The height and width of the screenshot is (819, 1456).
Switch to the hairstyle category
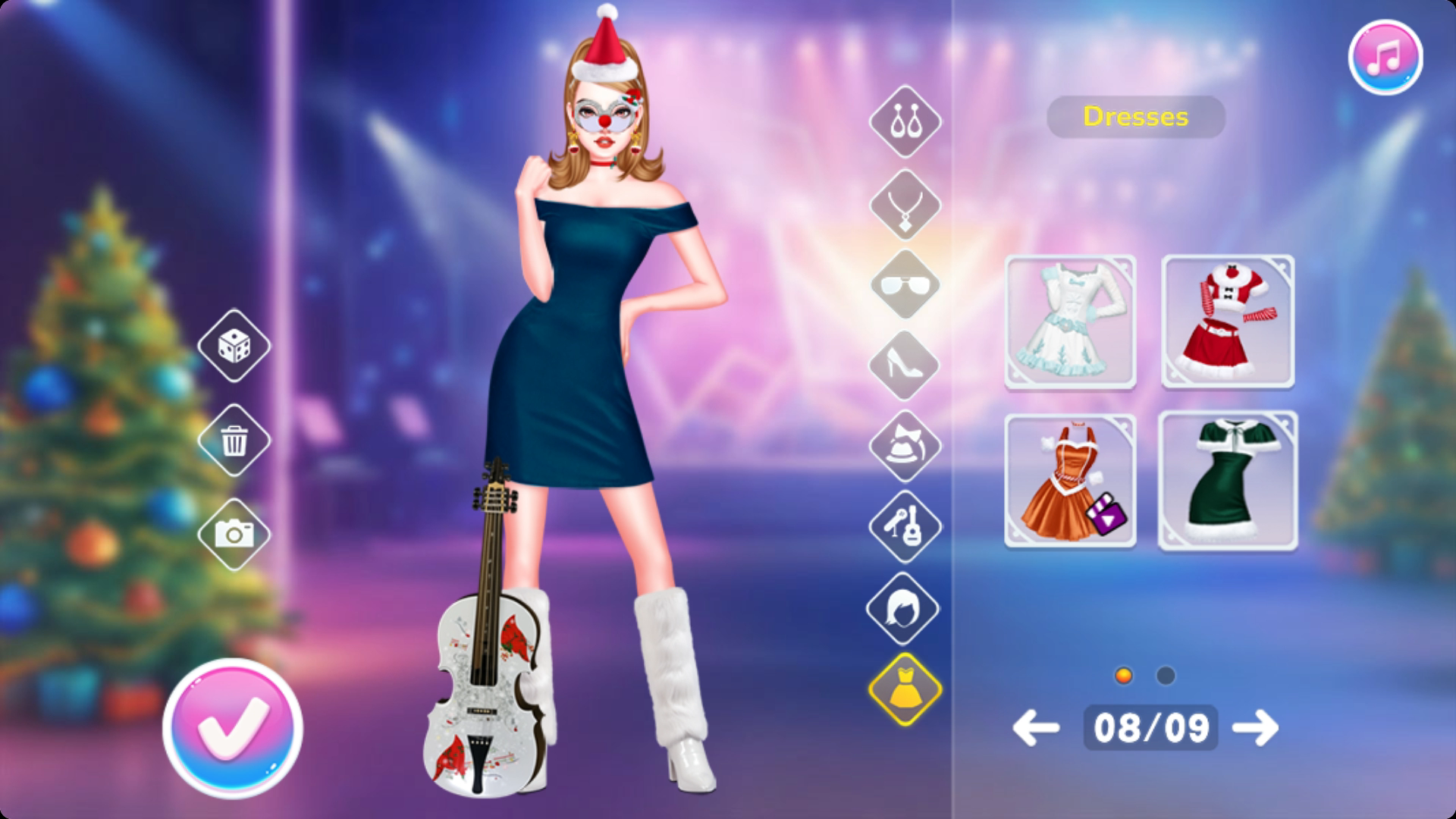[905, 608]
